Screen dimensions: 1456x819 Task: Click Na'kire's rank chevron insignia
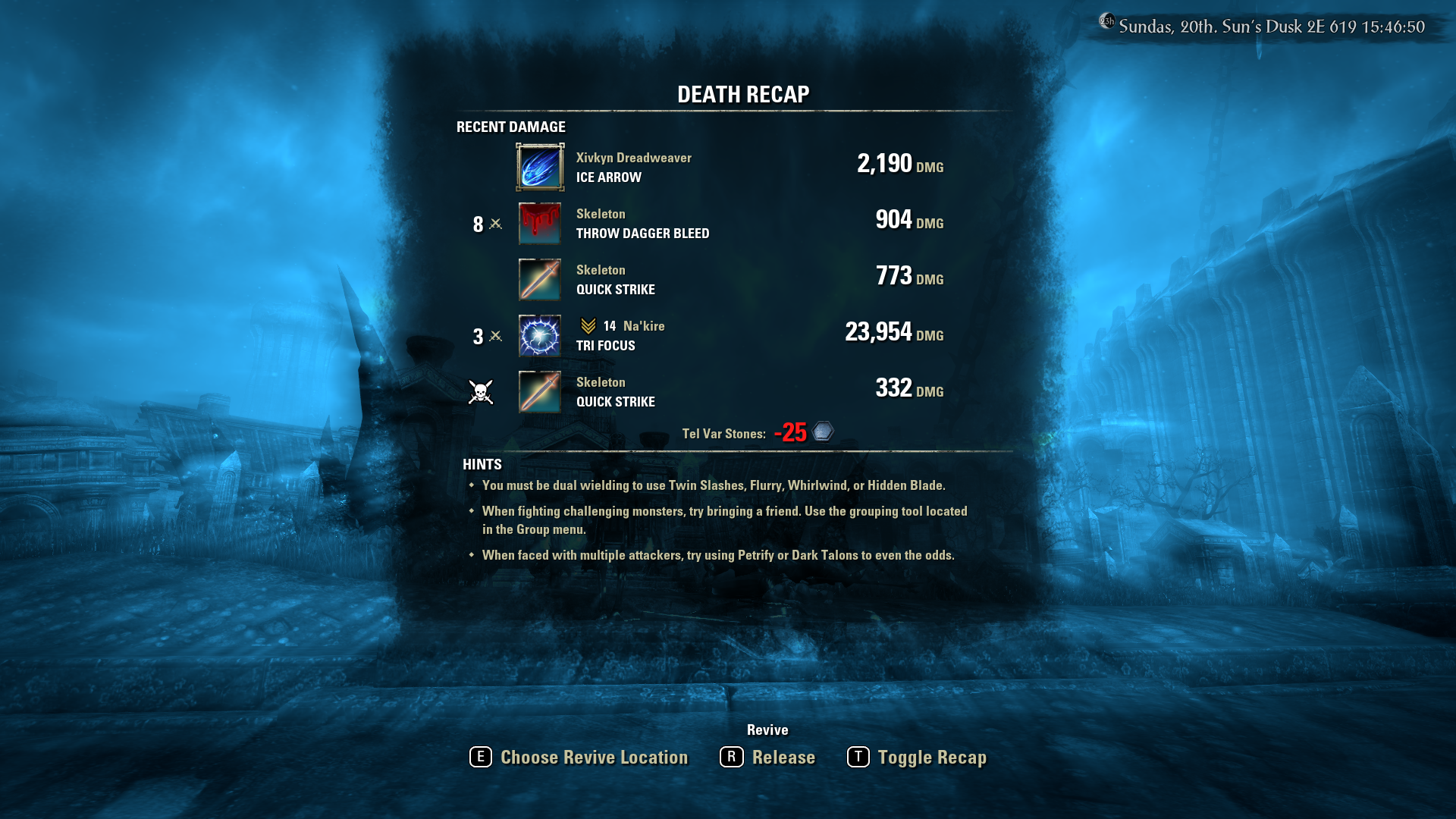coord(588,326)
